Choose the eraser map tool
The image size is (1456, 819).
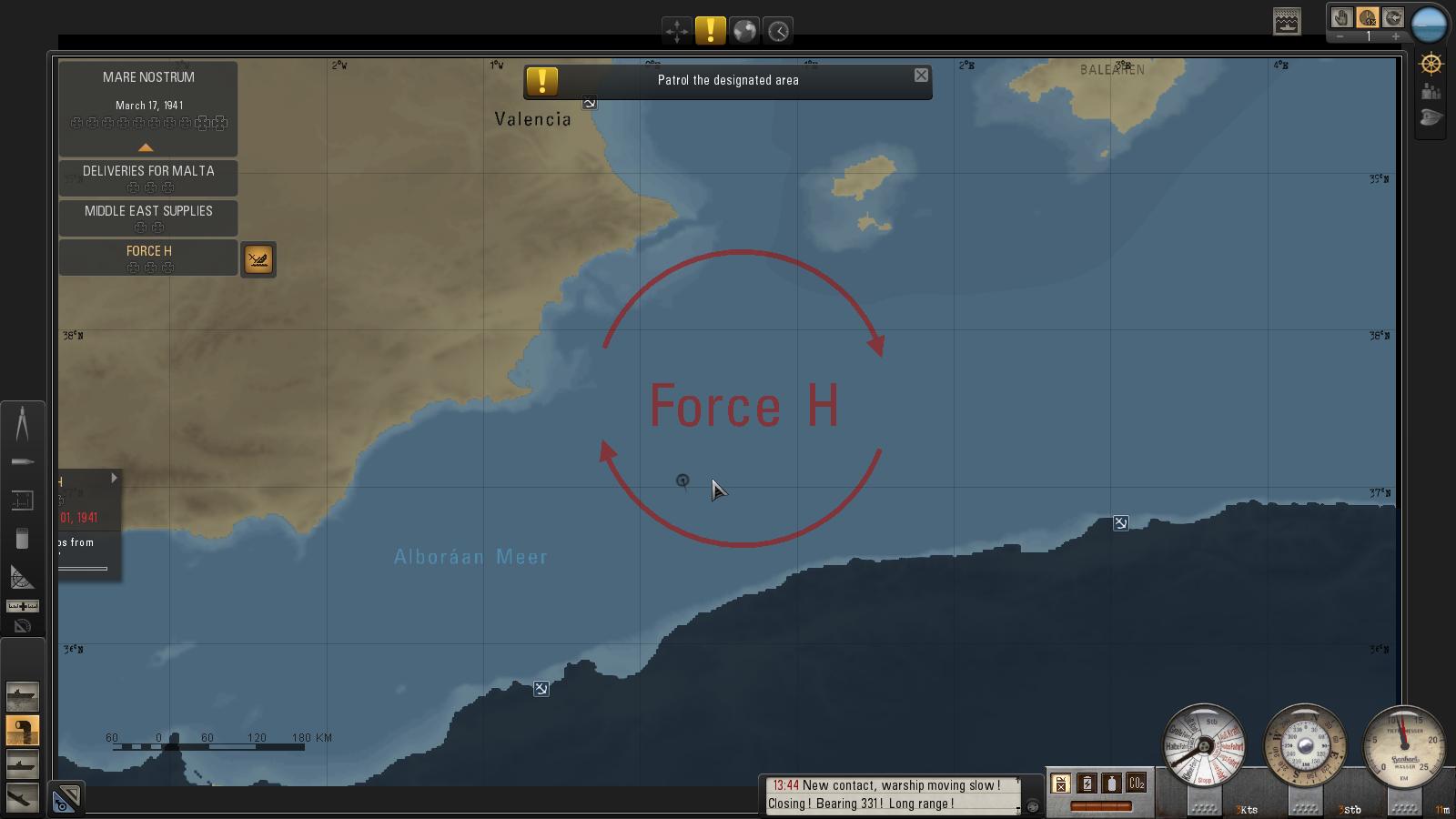tap(22, 539)
